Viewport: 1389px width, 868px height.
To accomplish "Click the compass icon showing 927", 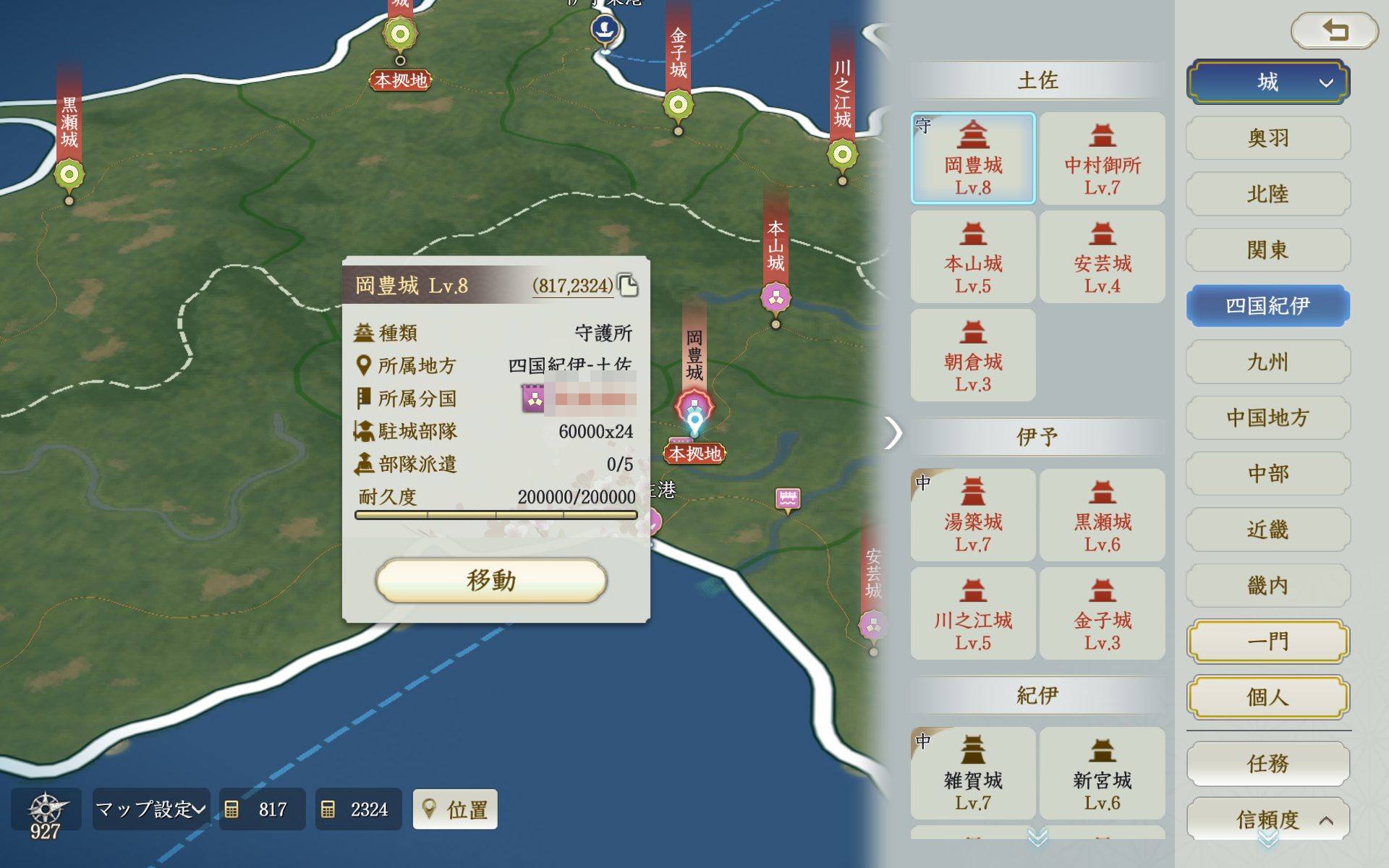I will tap(46, 809).
